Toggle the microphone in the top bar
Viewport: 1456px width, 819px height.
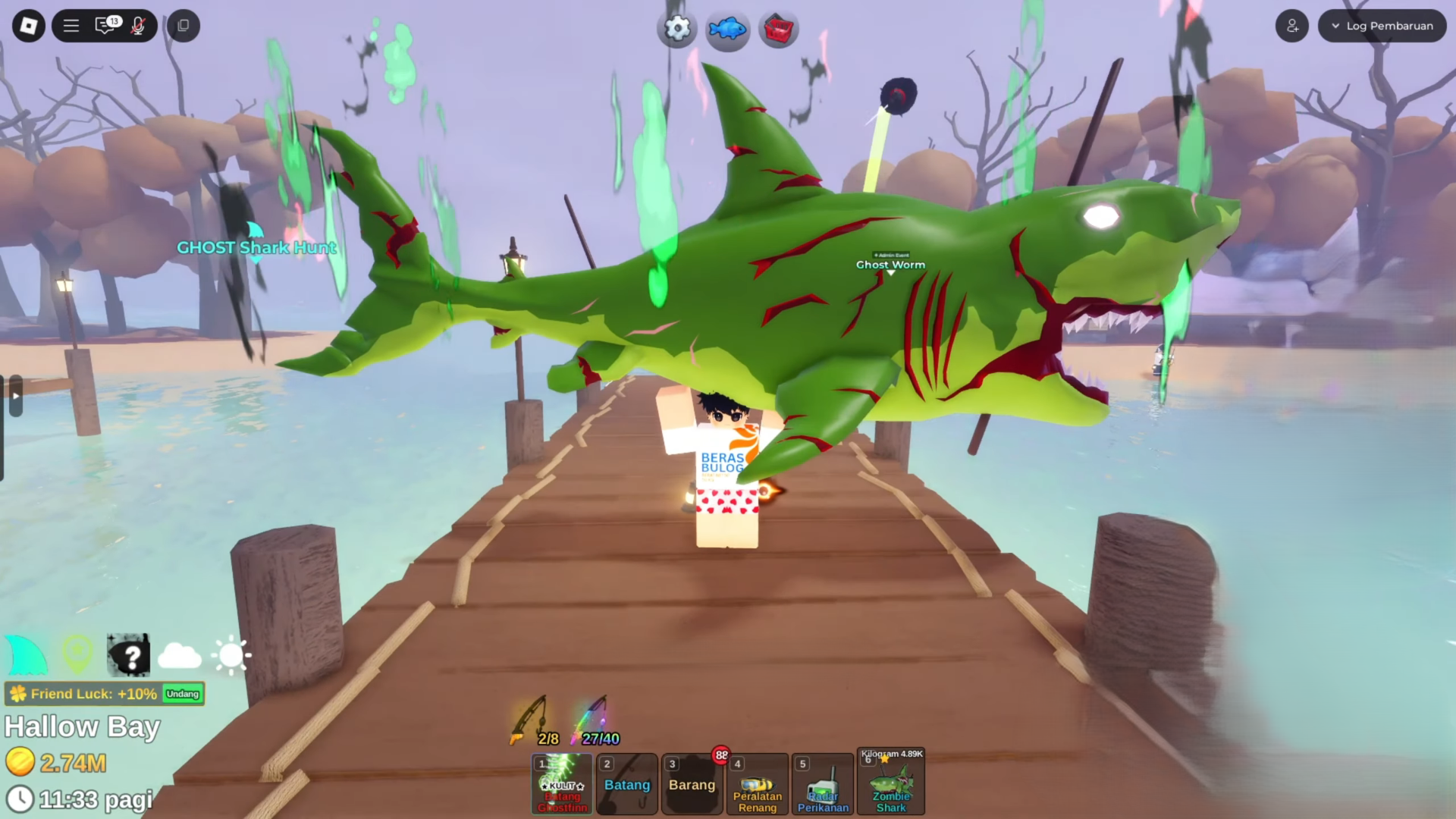pyautogui.click(x=138, y=25)
